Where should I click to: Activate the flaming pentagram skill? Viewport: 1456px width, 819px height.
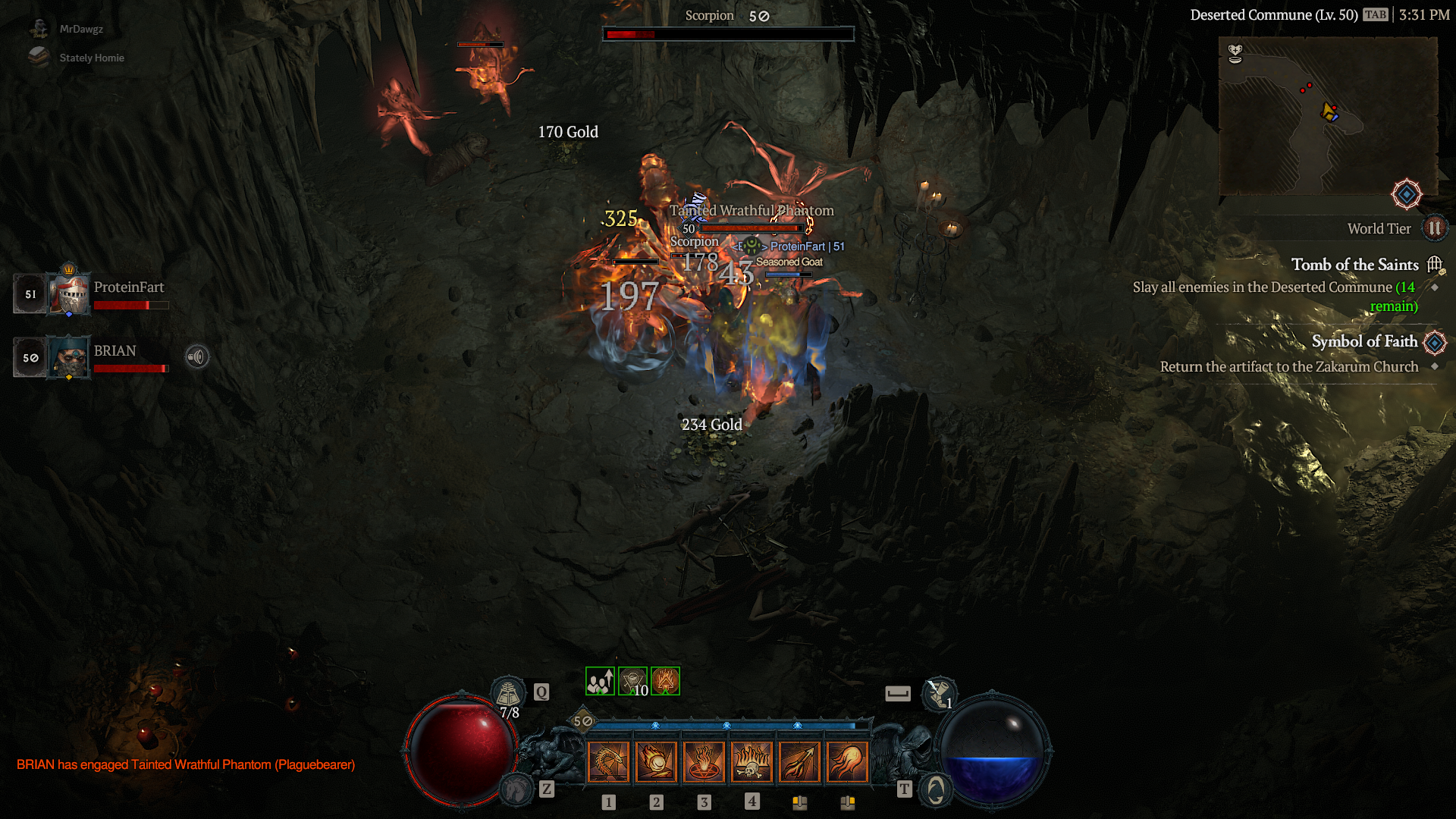point(704,761)
